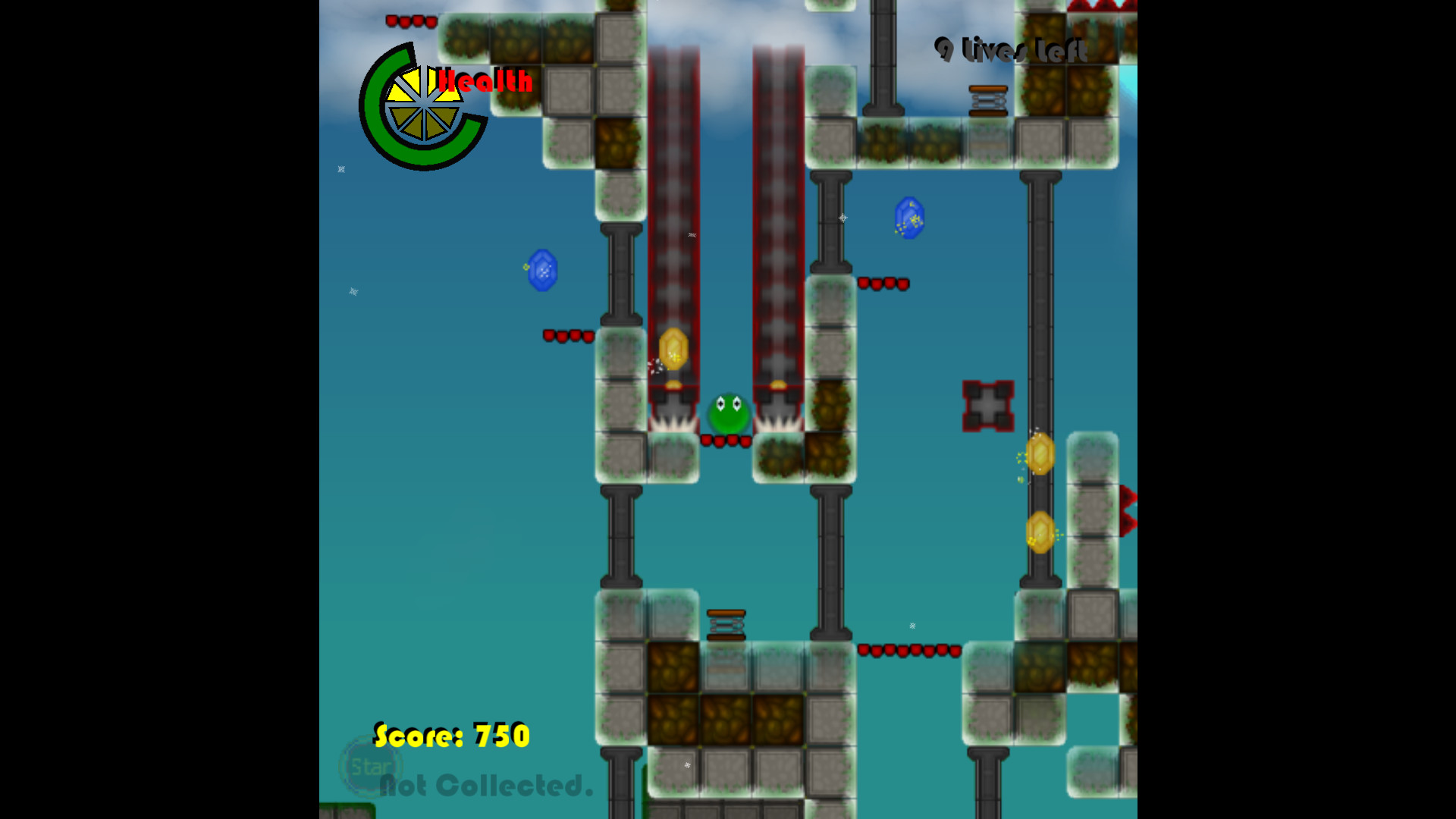The height and width of the screenshot is (819, 1456).
Task: Select the left red laser column
Action: (x=675, y=212)
